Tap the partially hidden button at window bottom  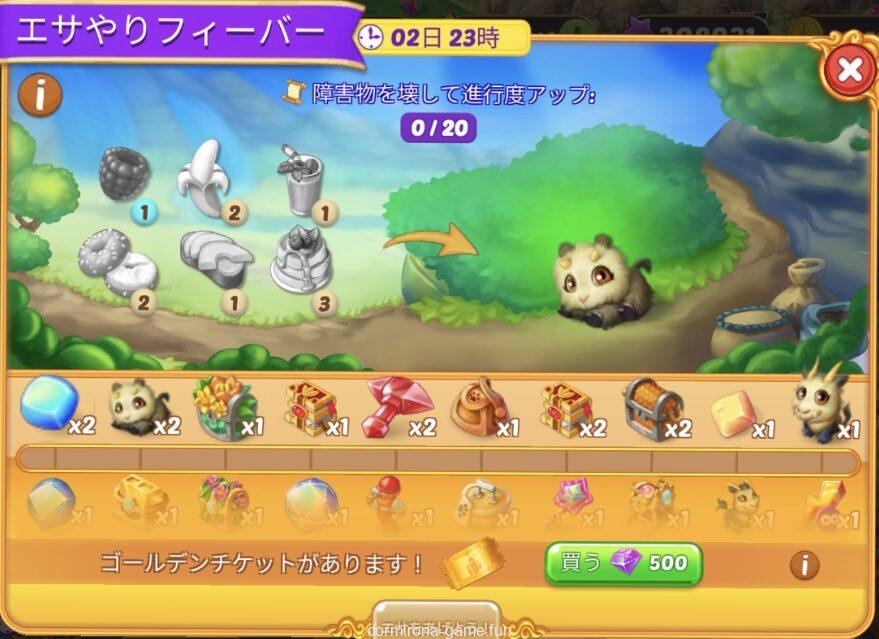[436, 616]
